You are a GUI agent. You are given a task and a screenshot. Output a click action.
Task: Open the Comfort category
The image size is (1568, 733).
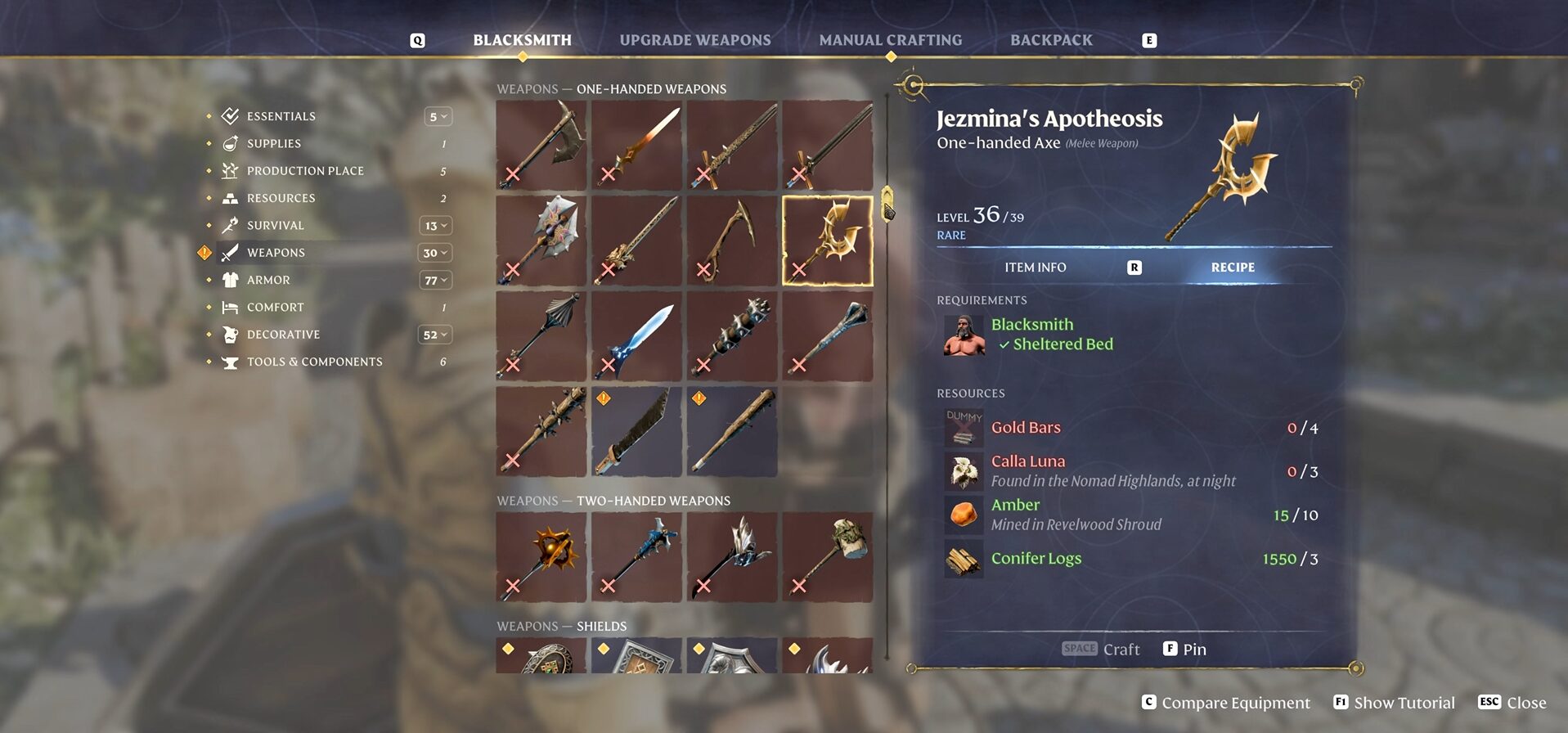(x=275, y=308)
